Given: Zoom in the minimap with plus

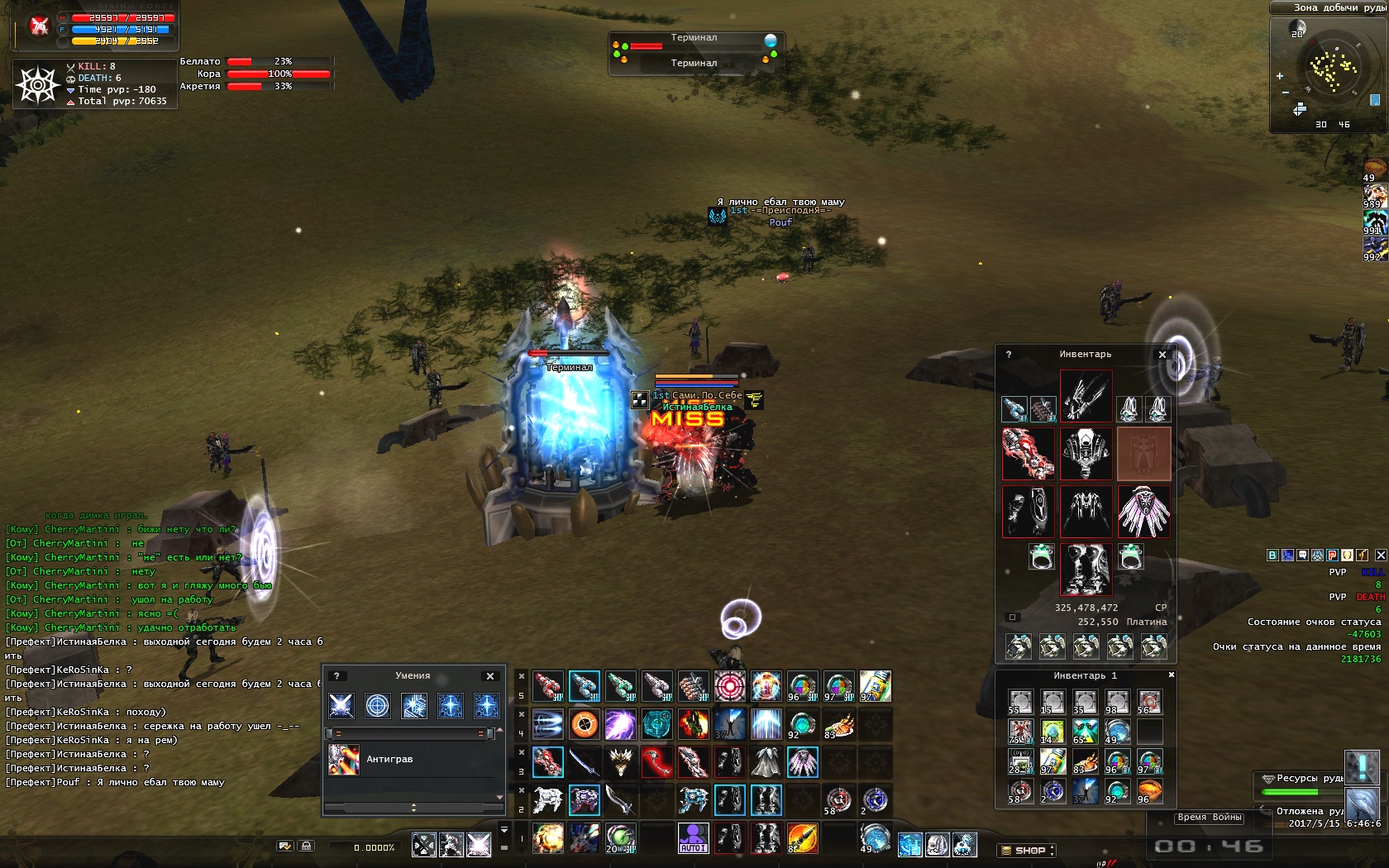Looking at the screenshot, I should [1280, 76].
